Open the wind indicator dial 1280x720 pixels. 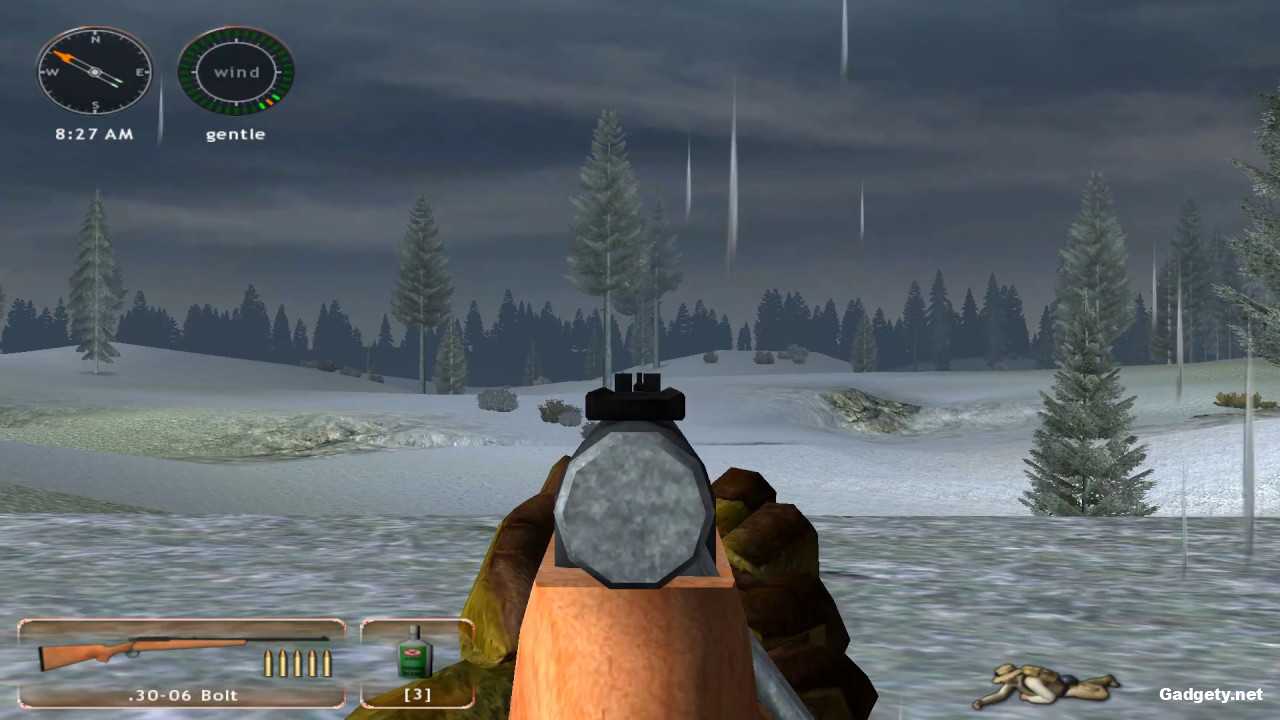tap(235, 71)
